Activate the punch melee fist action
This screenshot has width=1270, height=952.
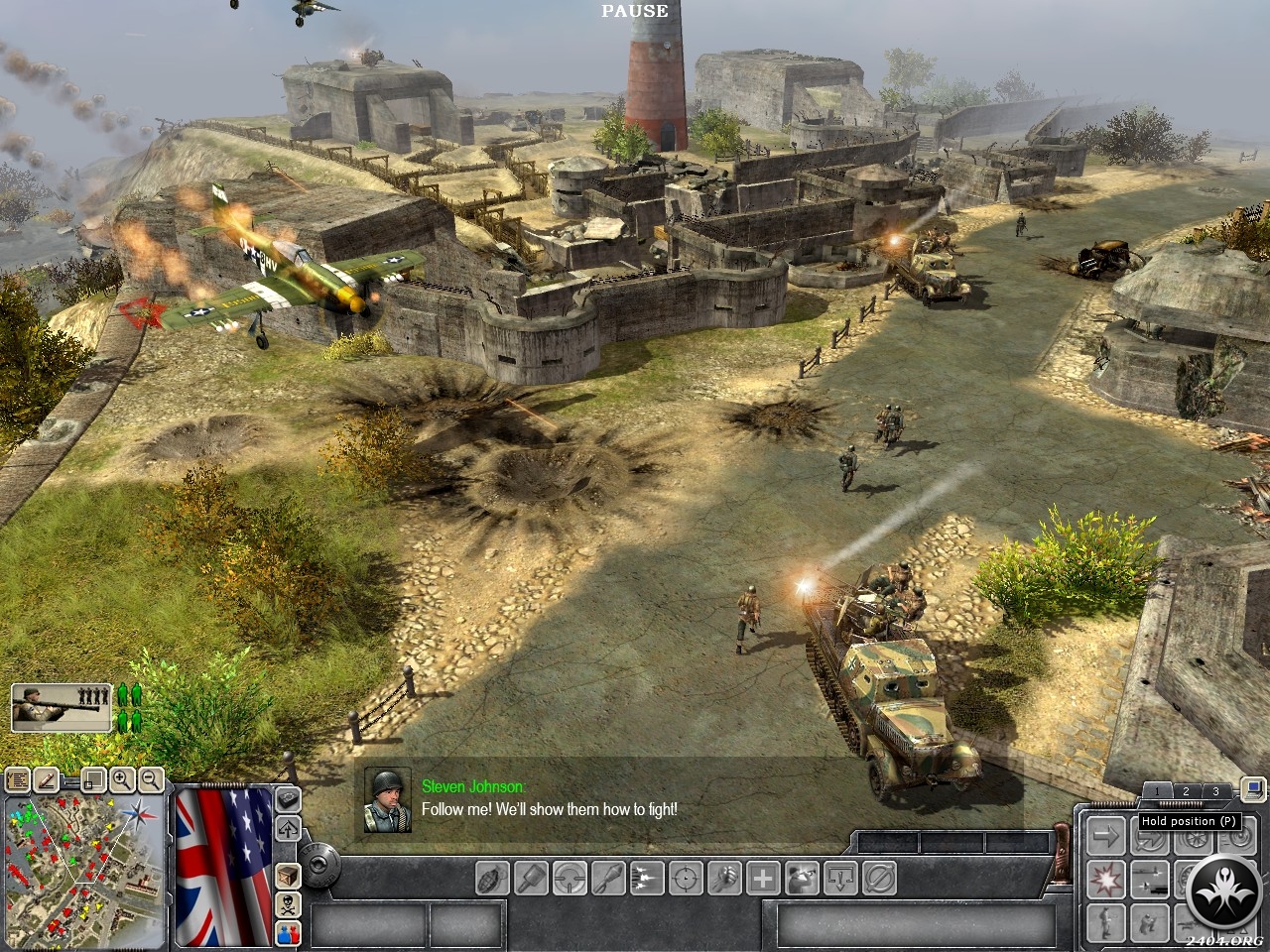pyautogui.click(x=724, y=878)
